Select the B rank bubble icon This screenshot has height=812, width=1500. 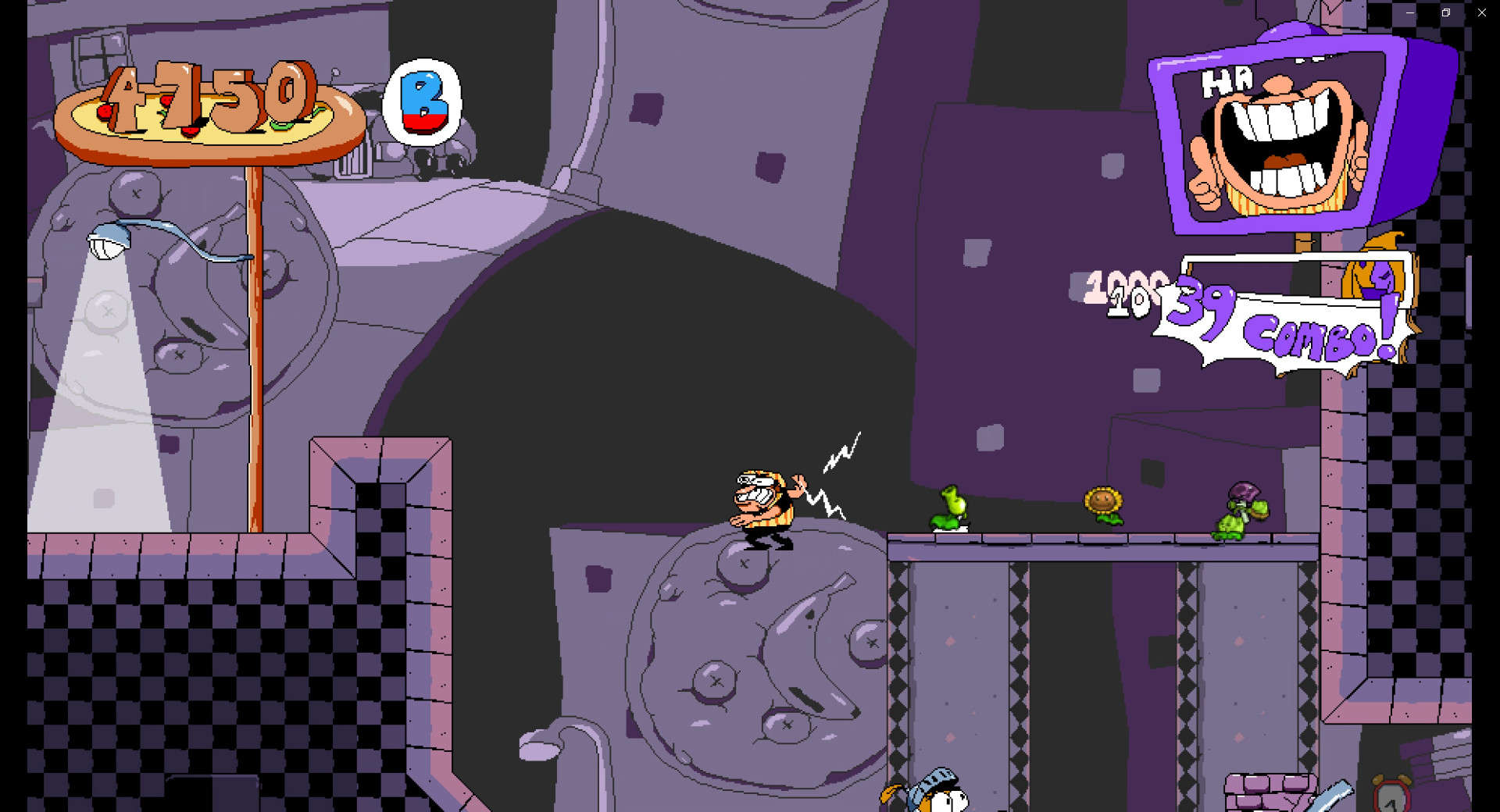point(423,105)
